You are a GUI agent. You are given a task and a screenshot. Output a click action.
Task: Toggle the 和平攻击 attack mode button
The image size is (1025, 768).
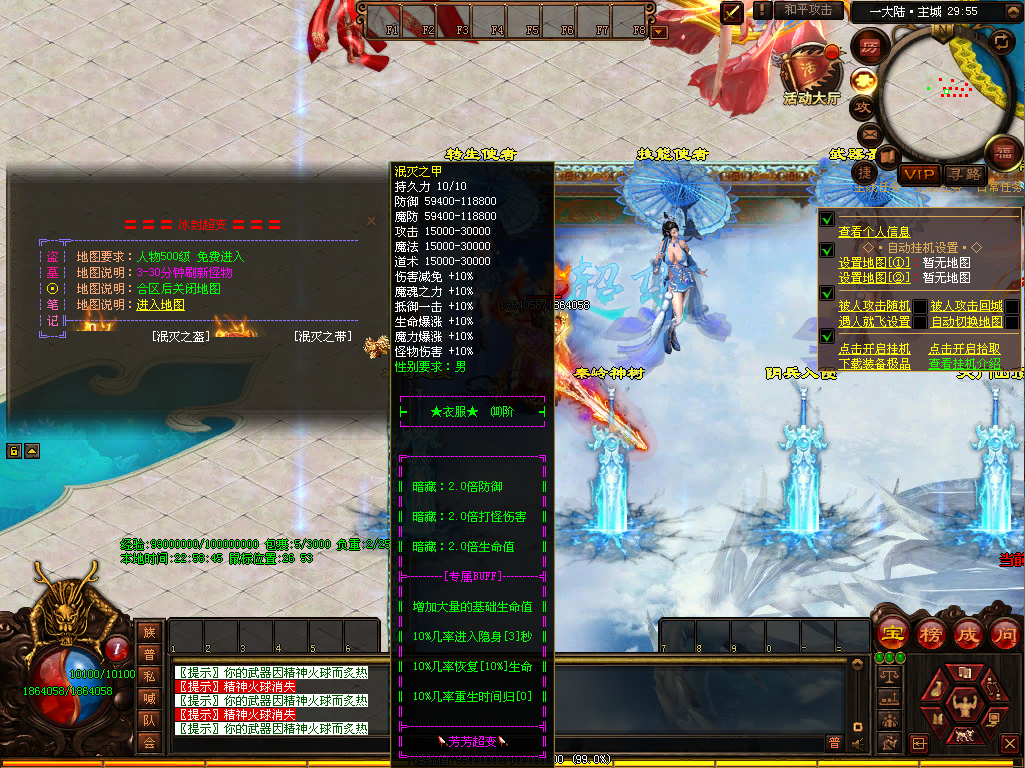(808, 10)
